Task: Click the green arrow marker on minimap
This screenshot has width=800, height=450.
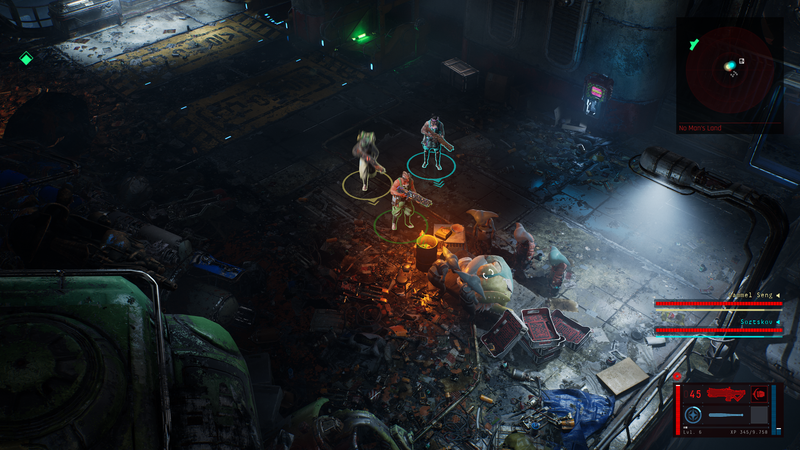Action: 692,43
